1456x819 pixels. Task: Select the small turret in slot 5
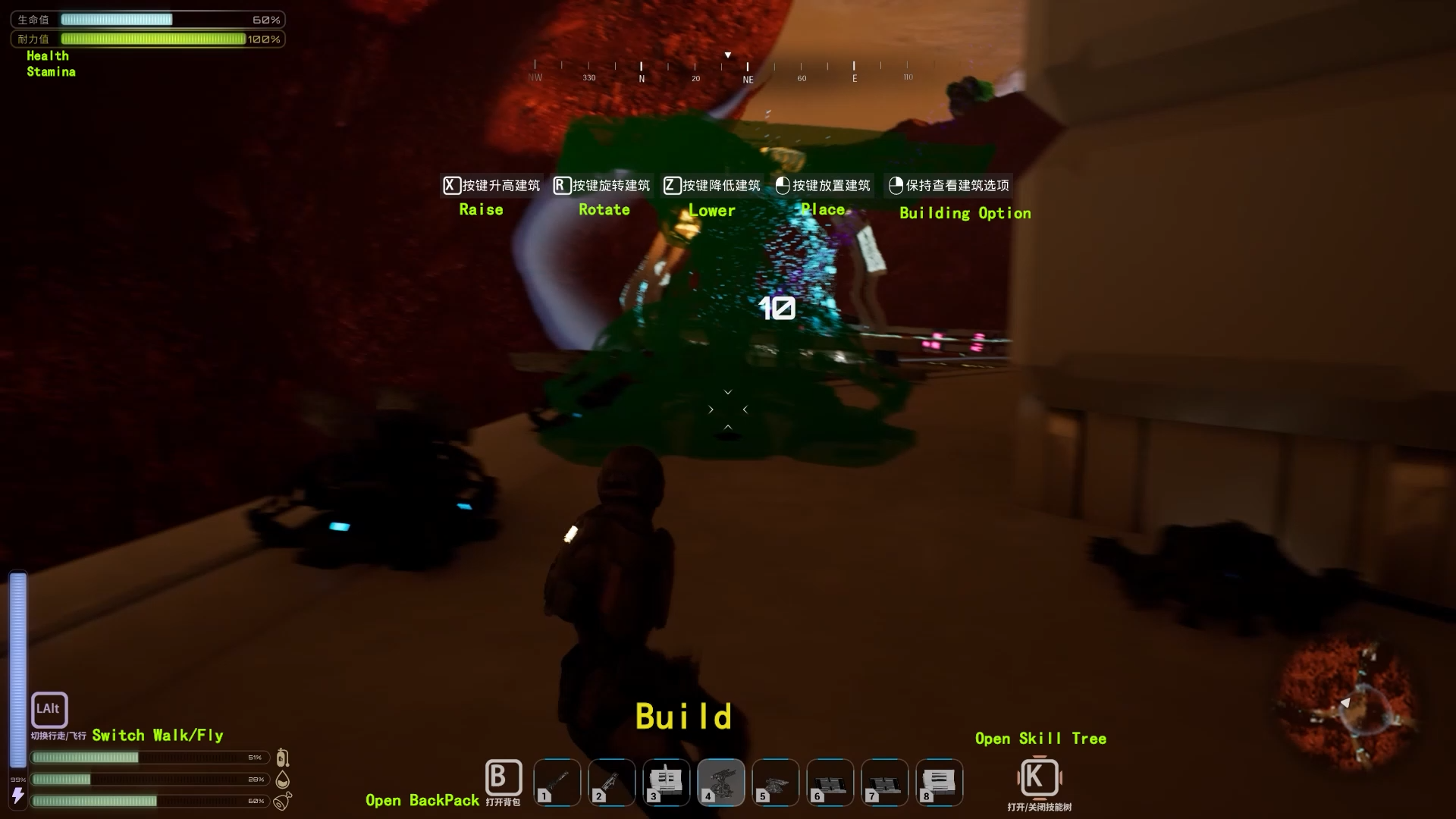[776, 782]
